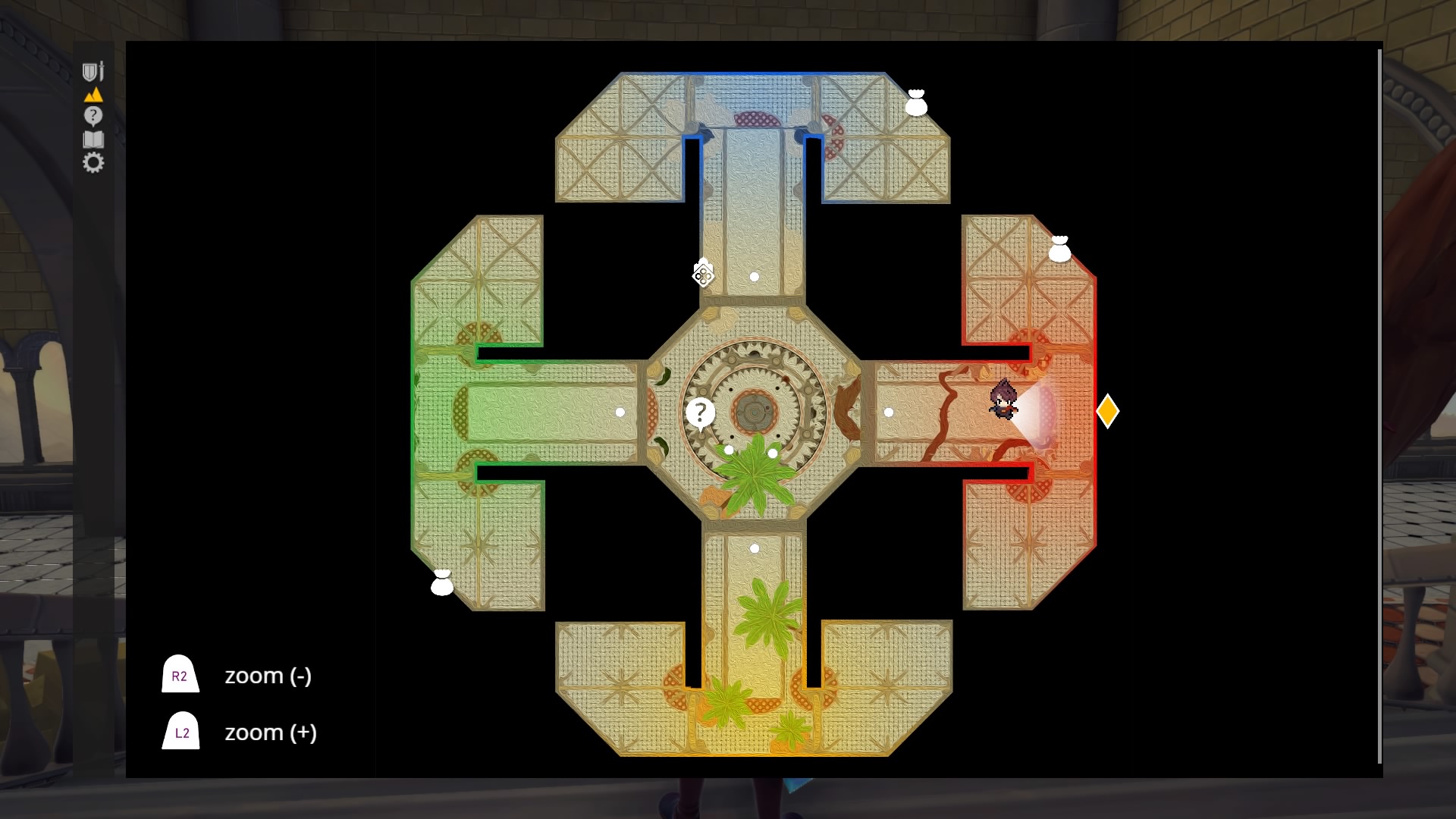Click the sack marker beside the blue wing
Screen dimensions: 1456x819
(916, 103)
